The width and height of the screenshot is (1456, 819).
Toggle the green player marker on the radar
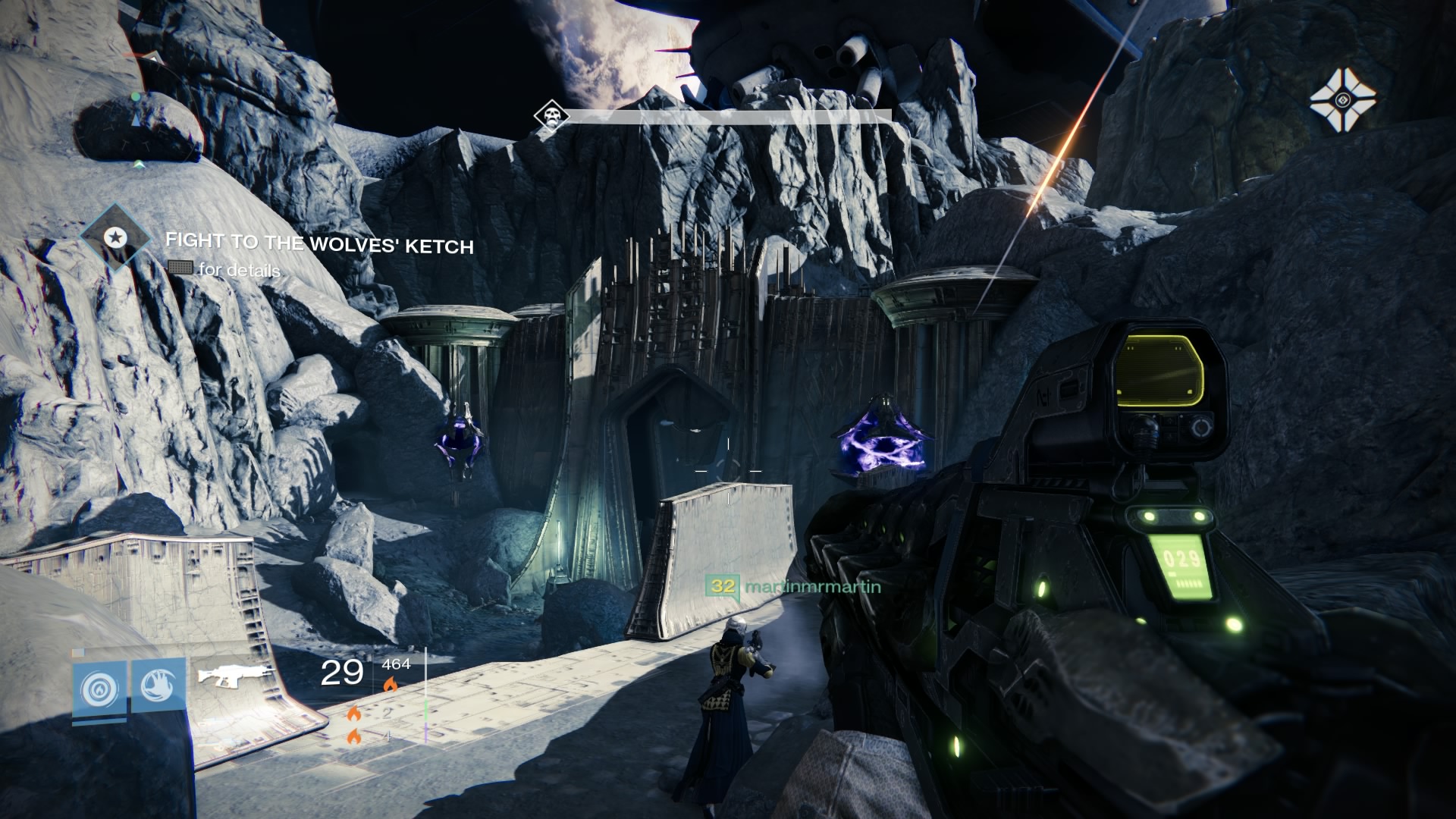(x=135, y=96)
